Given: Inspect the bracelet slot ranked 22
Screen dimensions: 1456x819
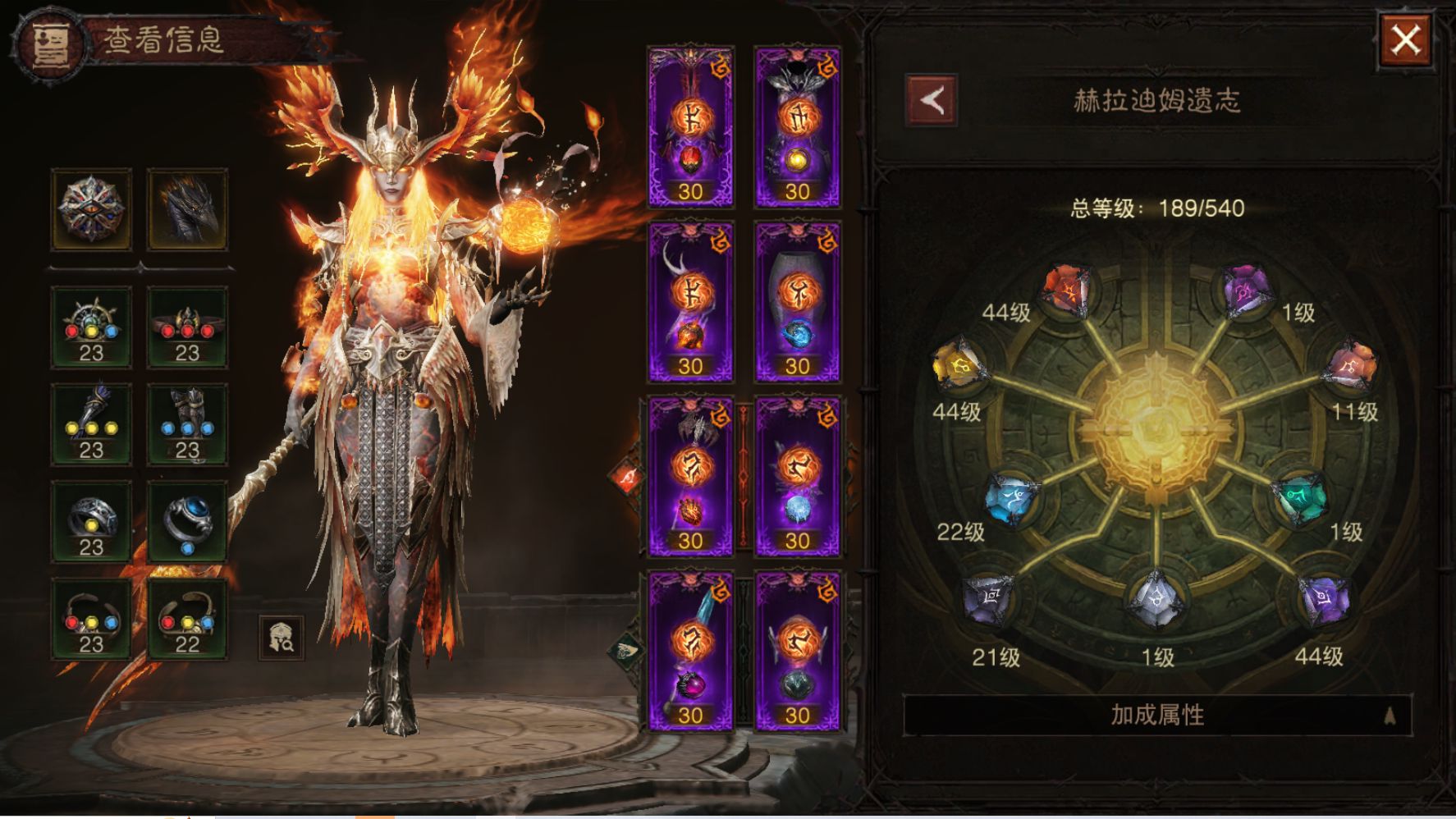Looking at the screenshot, I should (x=188, y=619).
